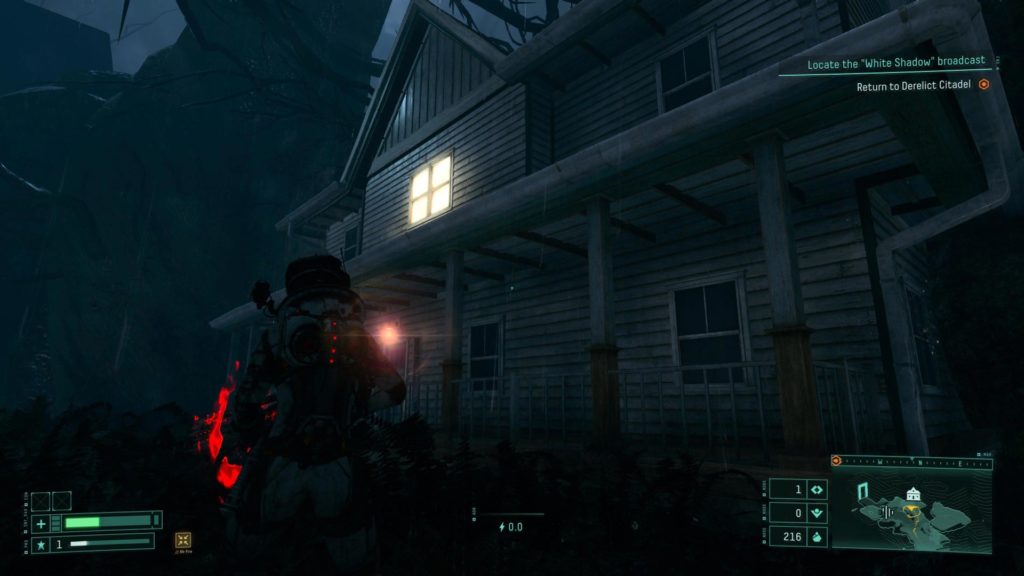1024x576 pixels.
Task: Click the health plus icon
Action: click(41, 523)
